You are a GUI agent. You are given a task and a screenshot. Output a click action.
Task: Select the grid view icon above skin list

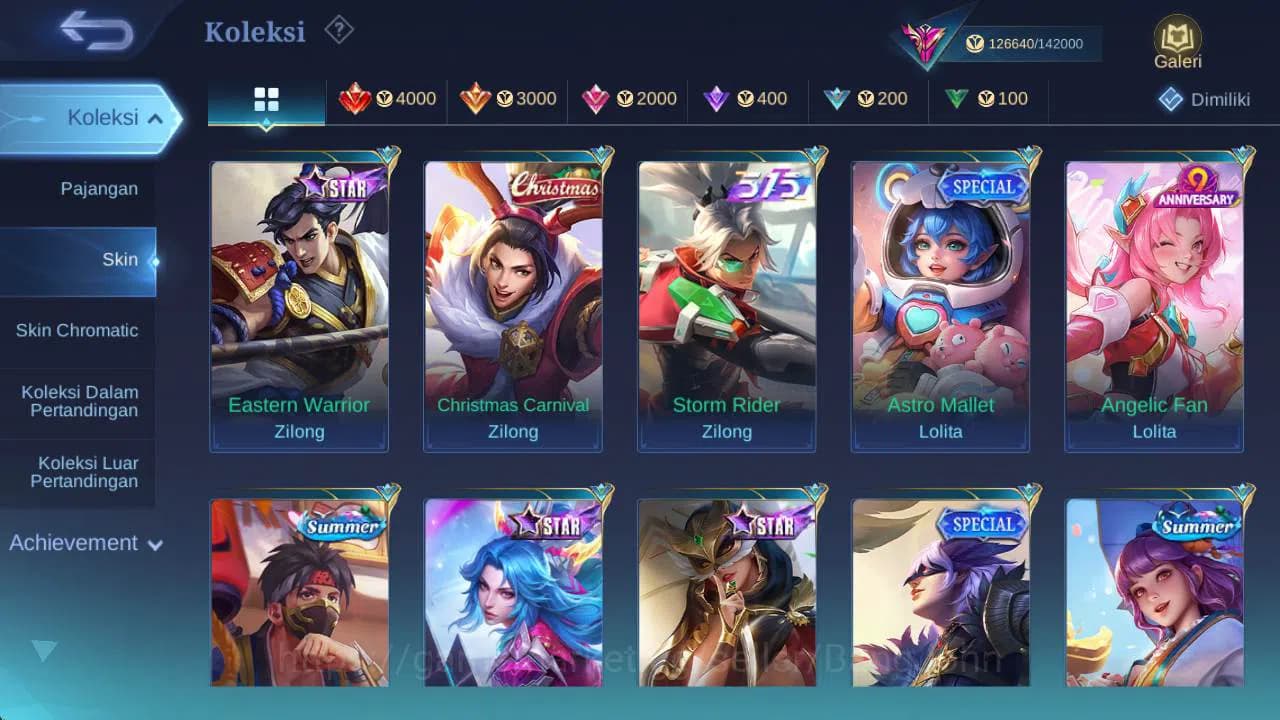click(x=265, y=100)
